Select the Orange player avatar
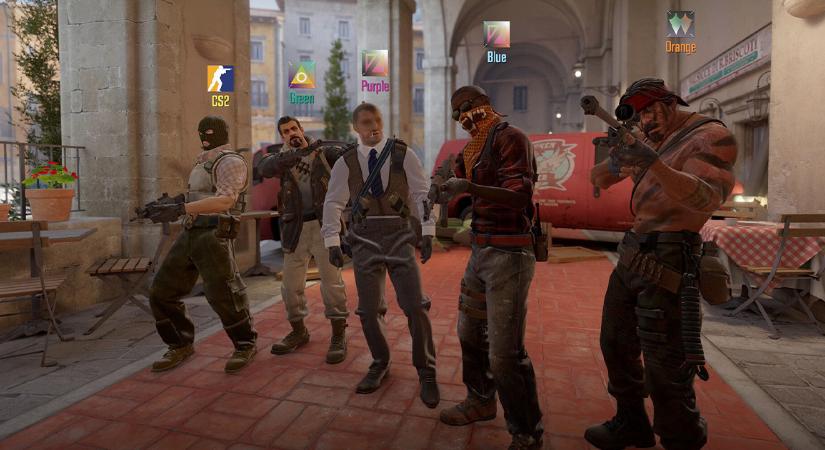This screenshot has height=450, width=825. click(x=680, y=24)
